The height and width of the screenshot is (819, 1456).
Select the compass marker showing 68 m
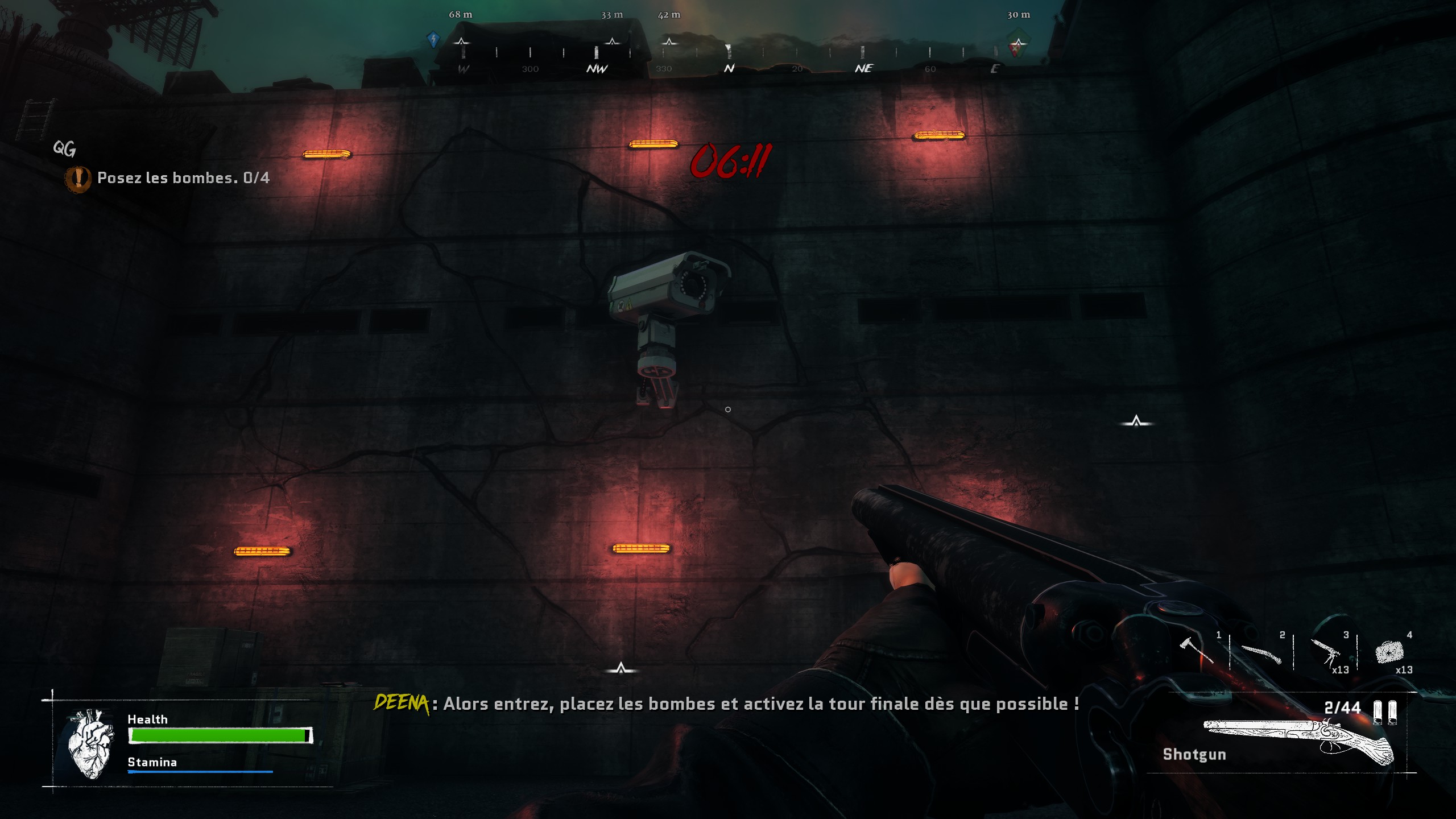coord(461,42)
